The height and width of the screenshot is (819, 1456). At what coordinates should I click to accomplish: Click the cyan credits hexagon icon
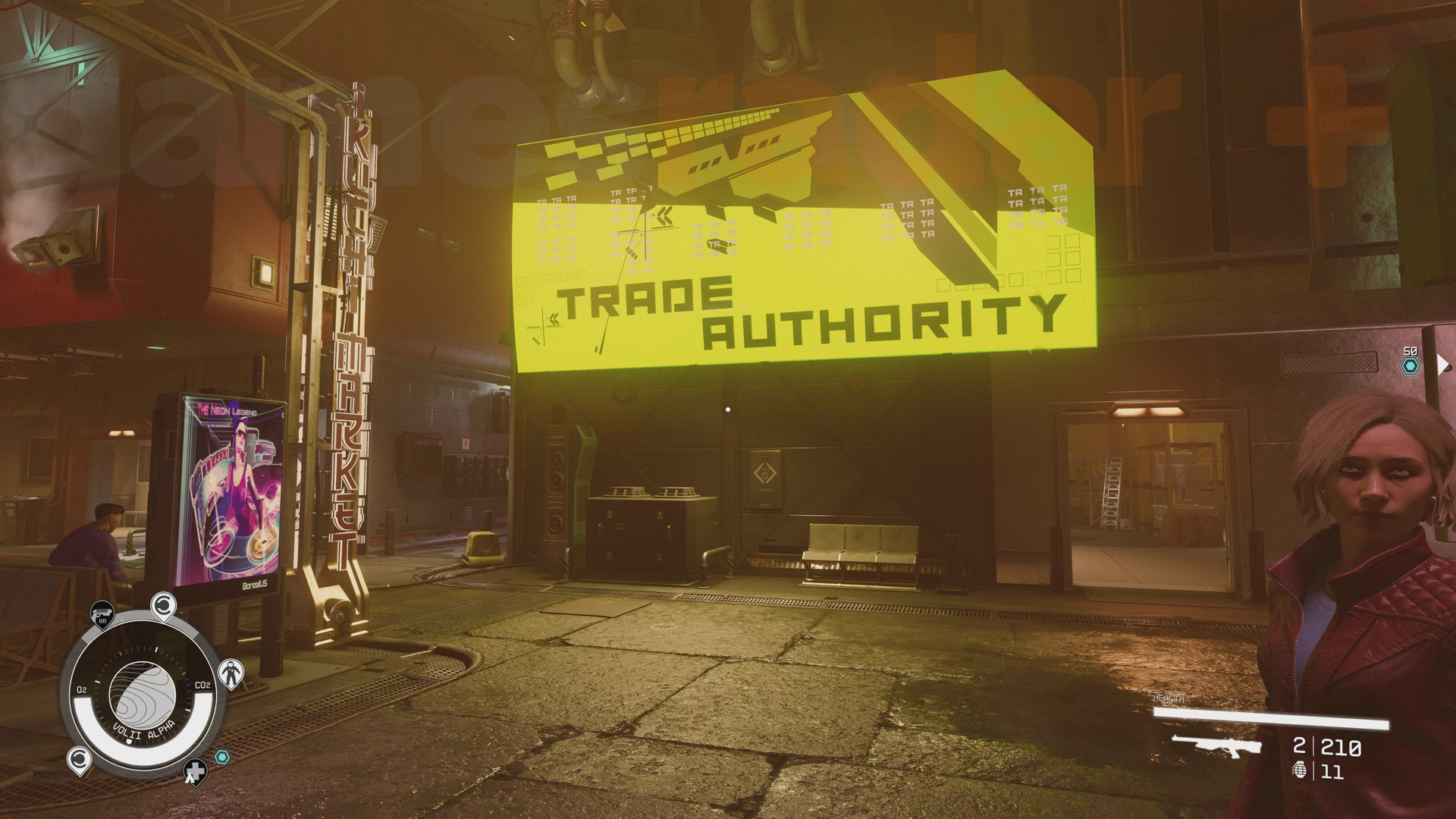[x=1410, y=365]
